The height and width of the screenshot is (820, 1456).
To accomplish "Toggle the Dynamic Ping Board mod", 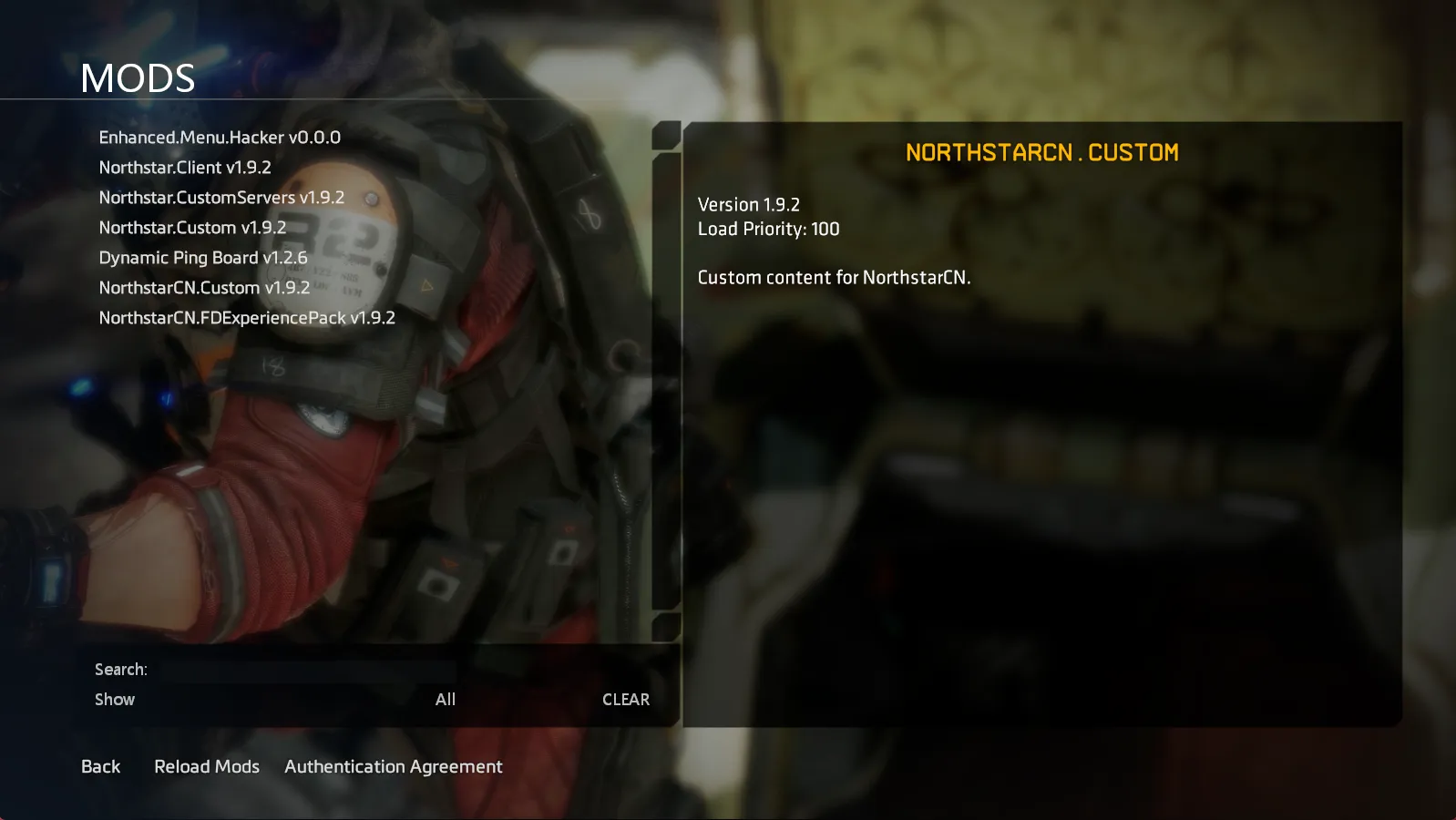I will pyautogui.click(x=202, y=257).
